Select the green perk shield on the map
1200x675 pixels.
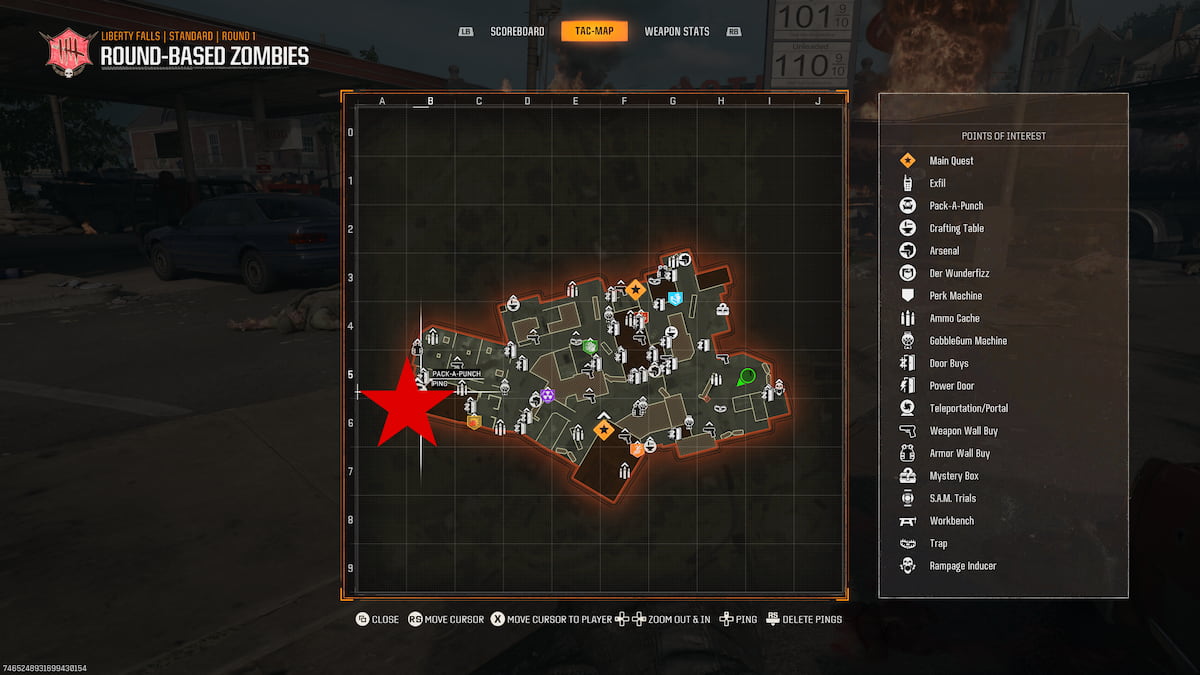590,346
